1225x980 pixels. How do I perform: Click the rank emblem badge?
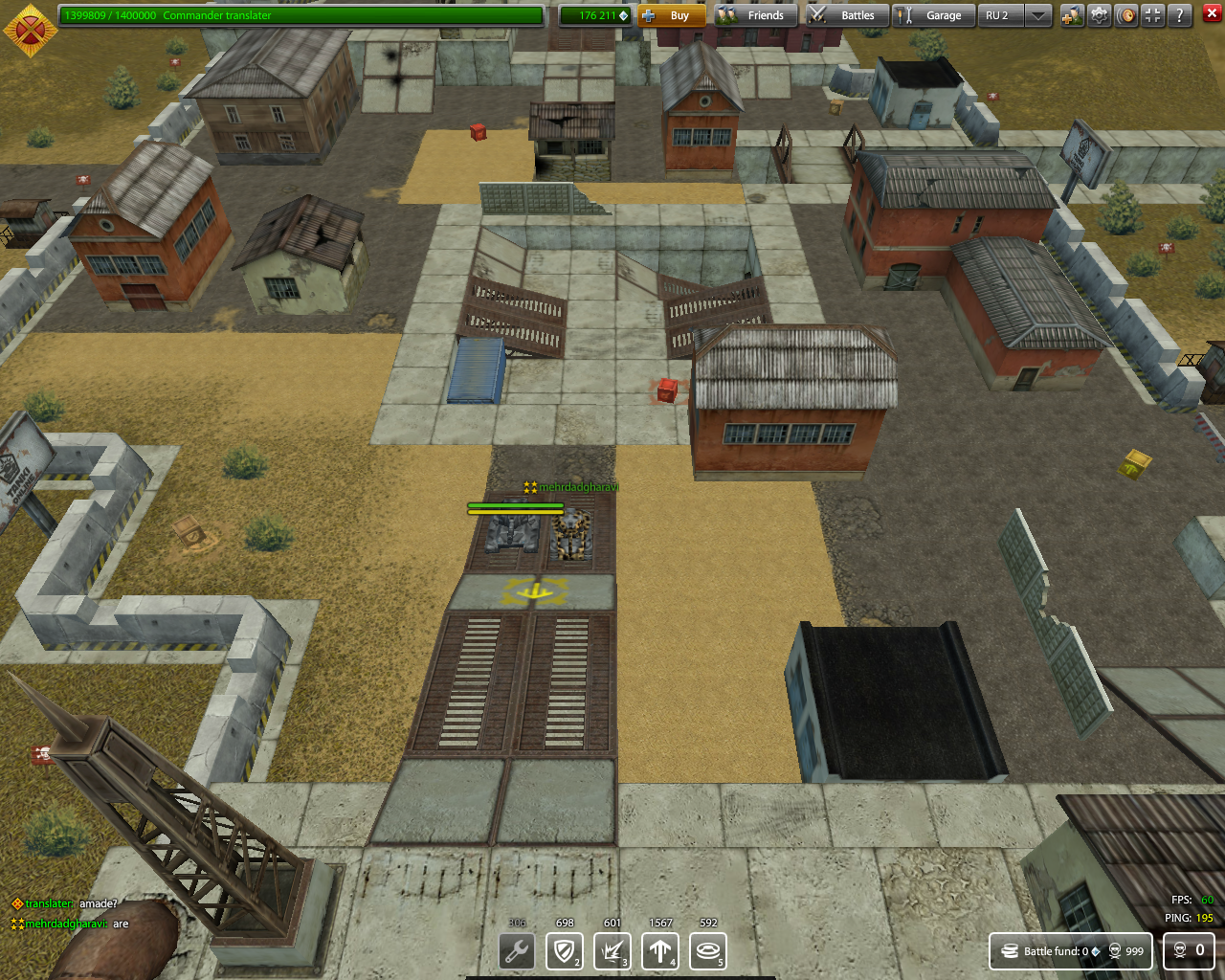[x=30, y=29]
